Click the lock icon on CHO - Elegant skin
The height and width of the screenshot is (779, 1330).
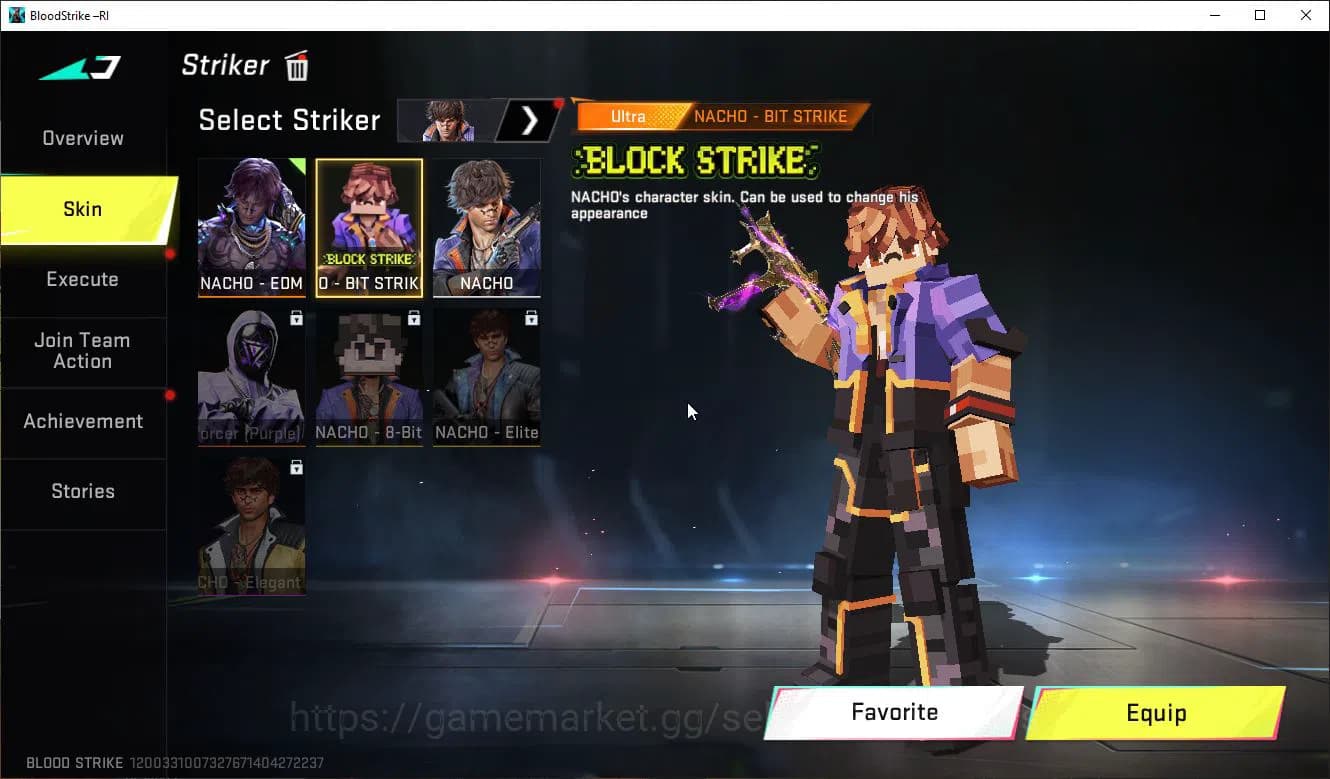(296, 467)
